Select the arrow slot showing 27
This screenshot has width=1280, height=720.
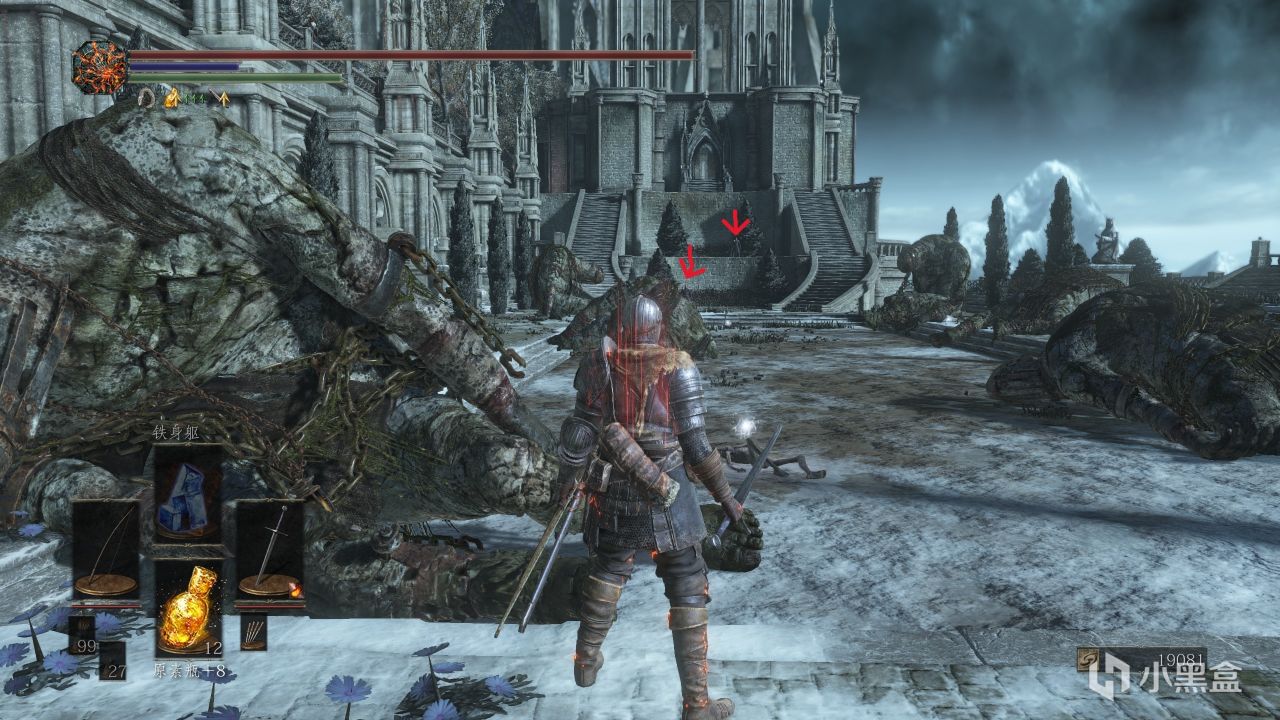pyautogui.click(x=113, y=660)
